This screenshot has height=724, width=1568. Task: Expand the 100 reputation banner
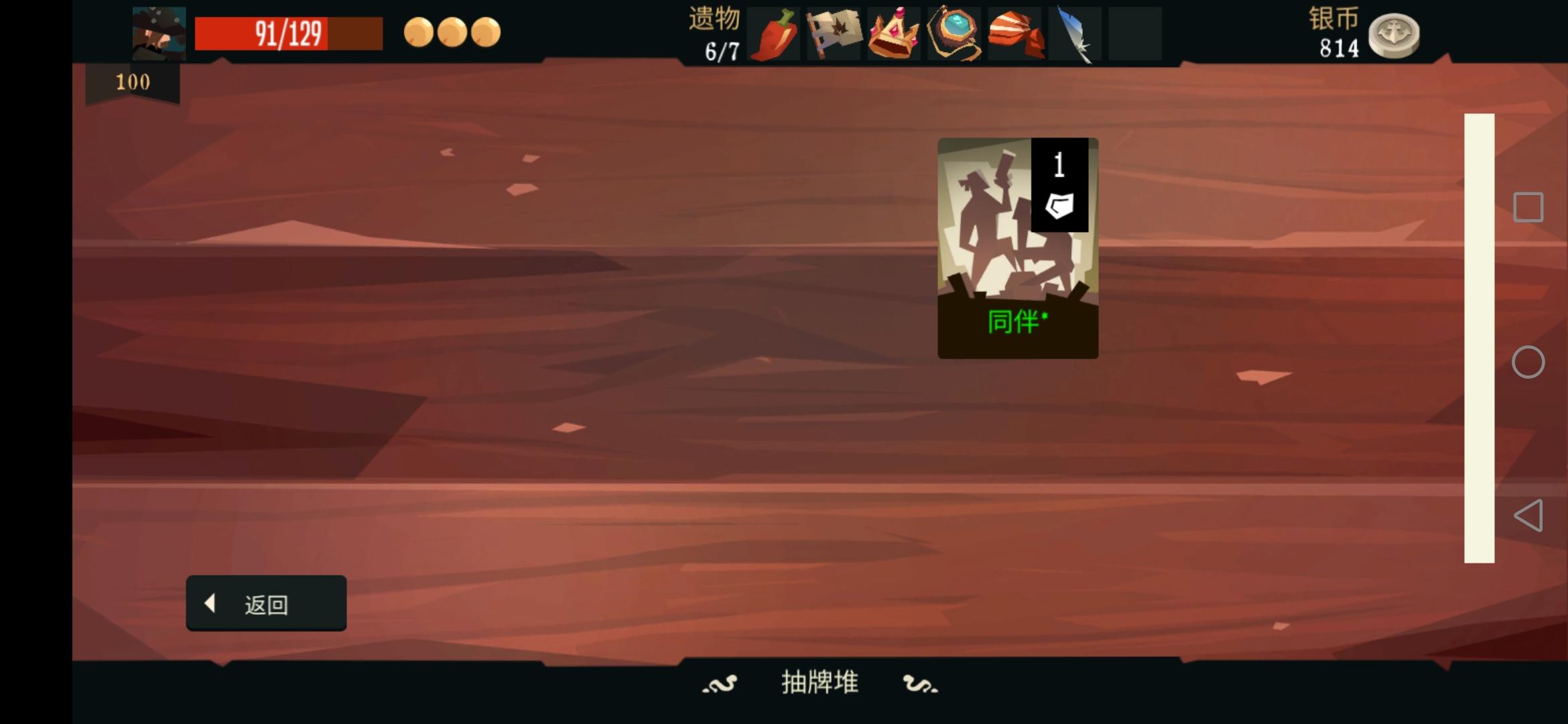coord(133,82)
